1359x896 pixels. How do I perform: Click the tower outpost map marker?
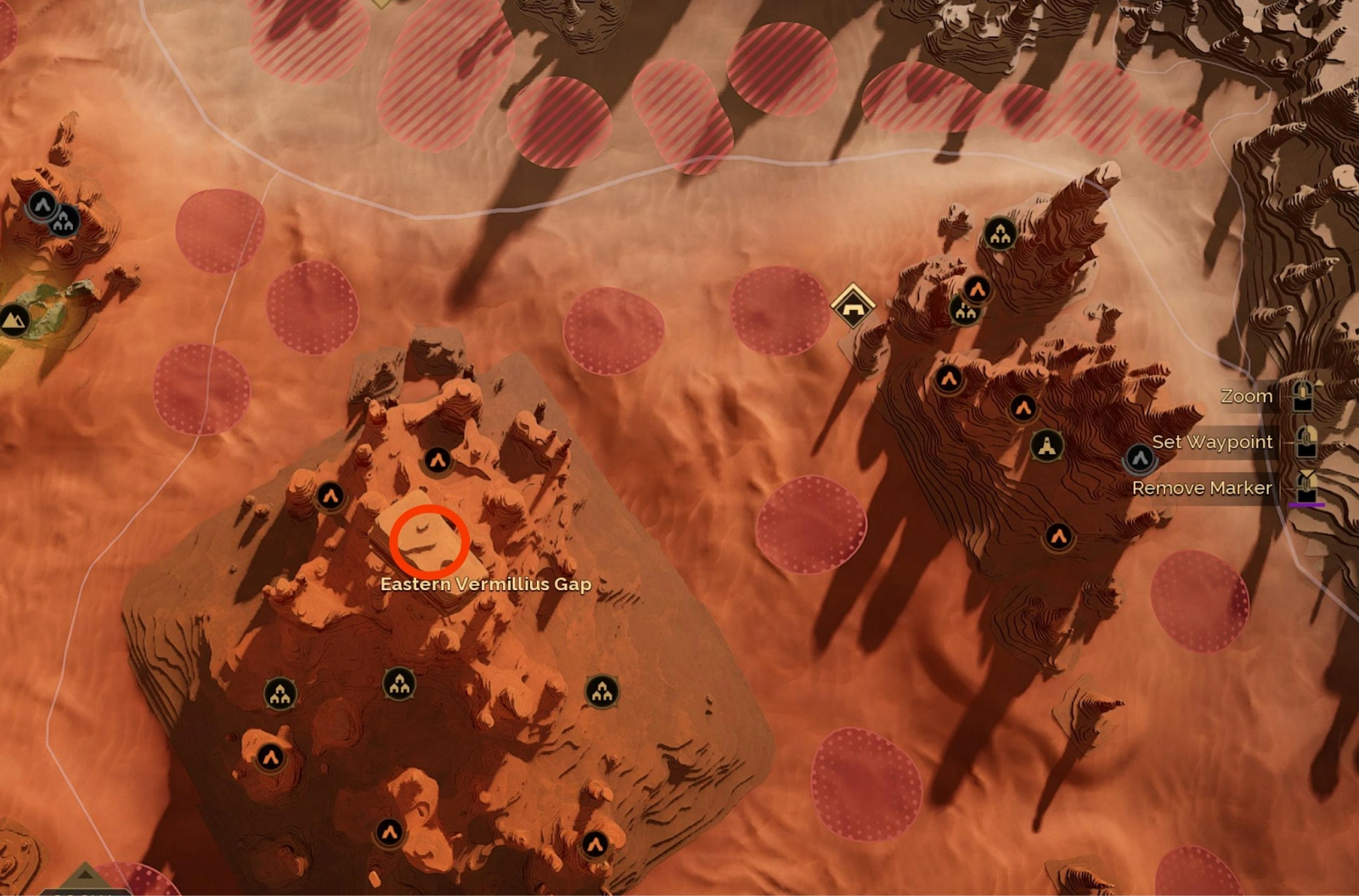pyautogui.click(x=1046, y=445)
